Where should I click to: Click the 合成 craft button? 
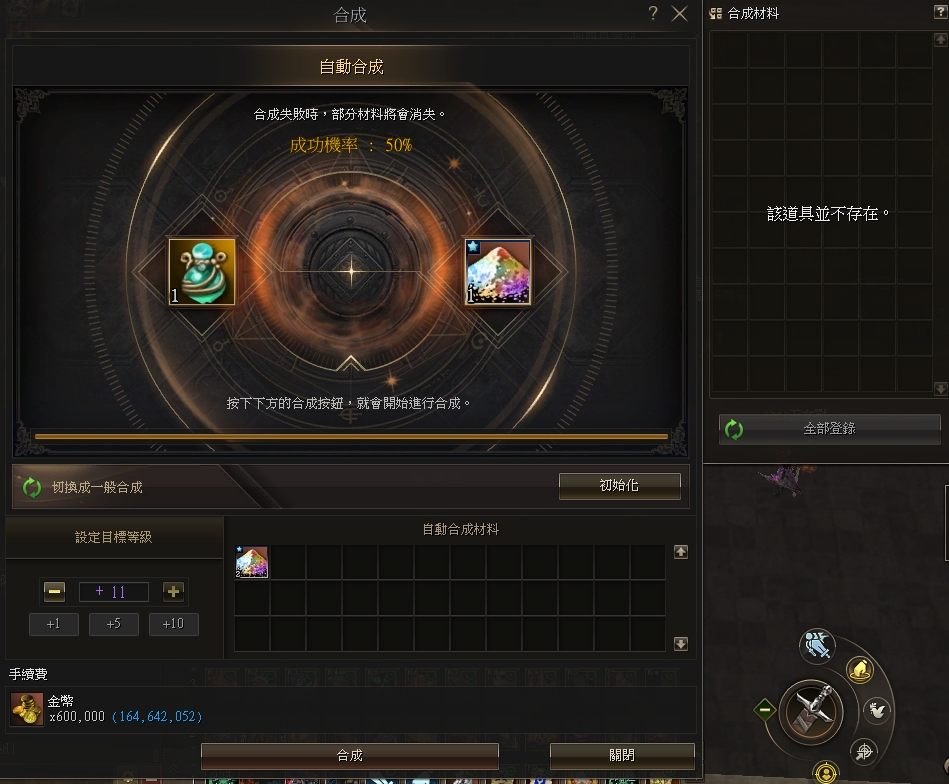(349, 755)
